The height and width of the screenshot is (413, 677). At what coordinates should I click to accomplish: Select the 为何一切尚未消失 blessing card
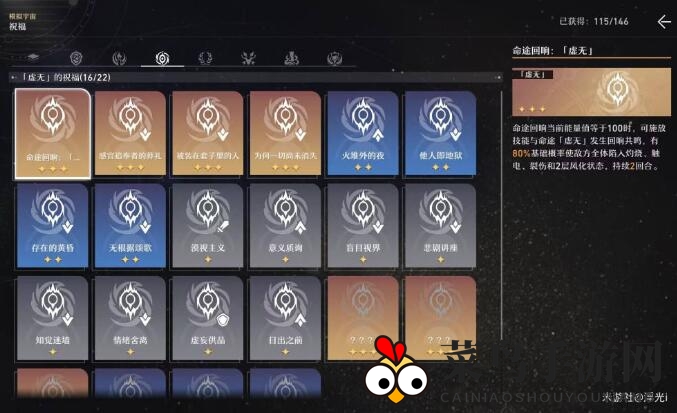coord(285,133)
